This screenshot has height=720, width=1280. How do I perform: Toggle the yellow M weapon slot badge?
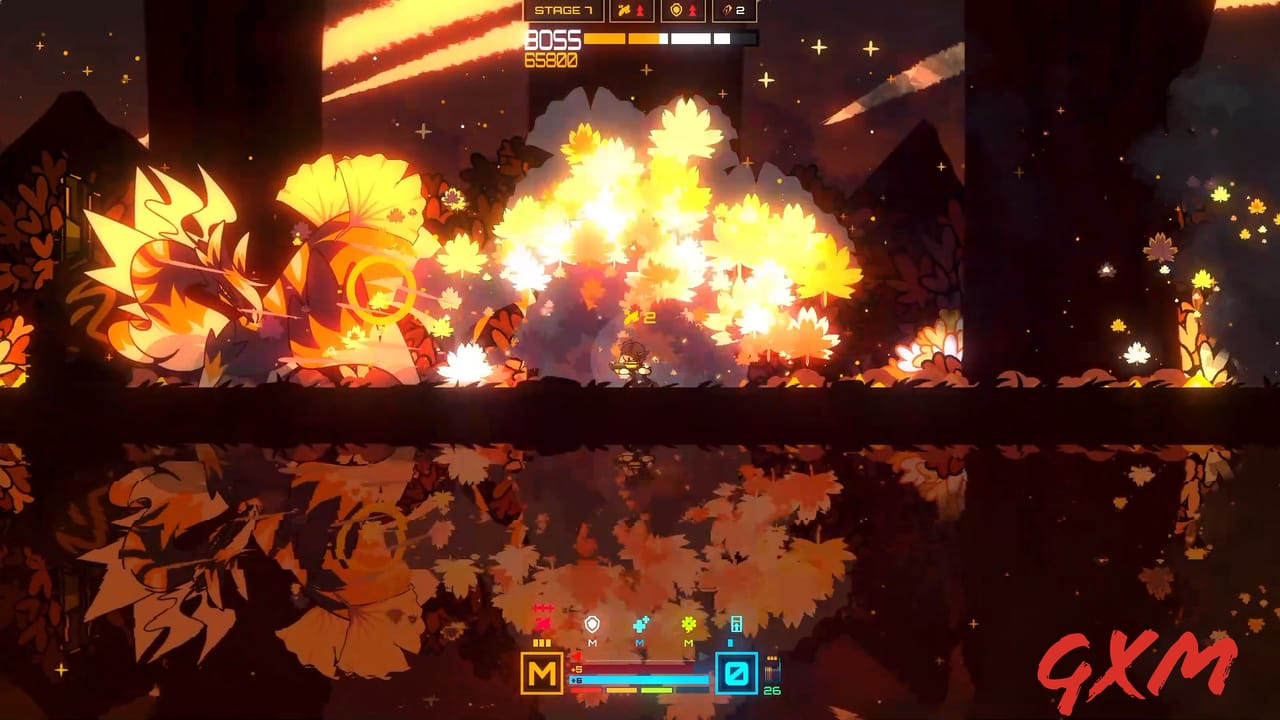click(542, 673)
